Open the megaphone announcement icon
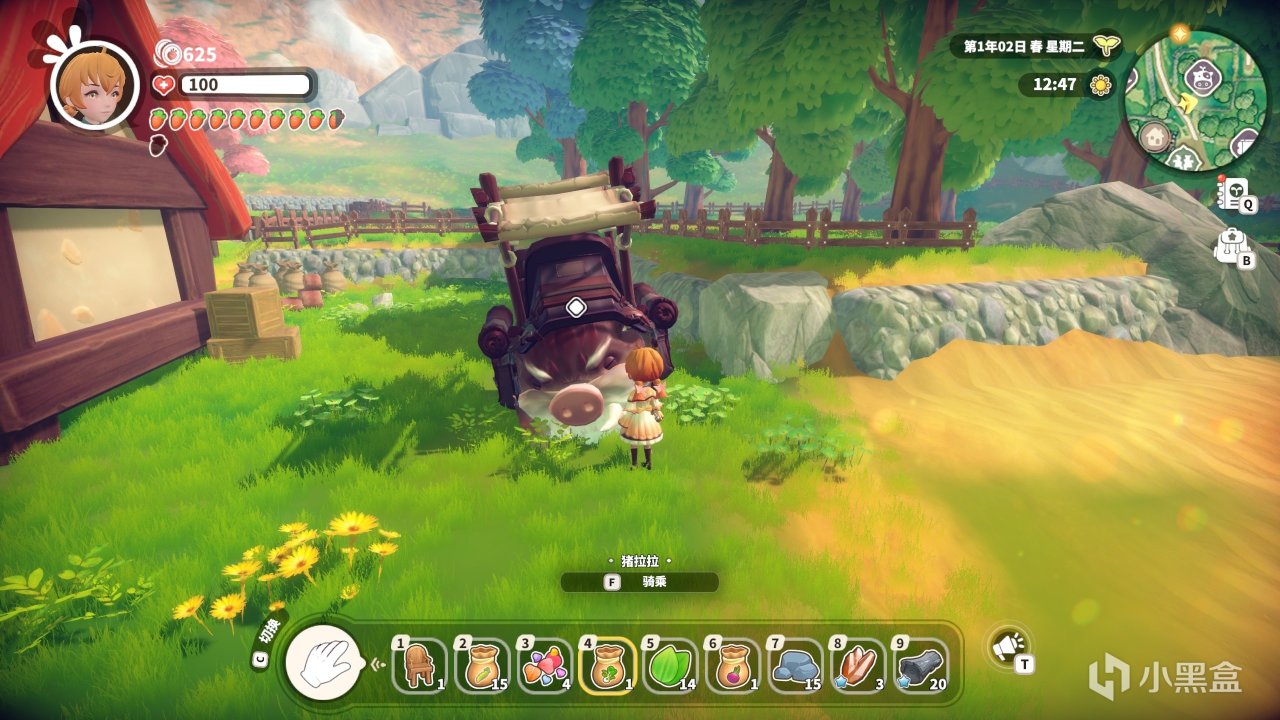This screenshot has height=720, width=1280. [1008, 647]
